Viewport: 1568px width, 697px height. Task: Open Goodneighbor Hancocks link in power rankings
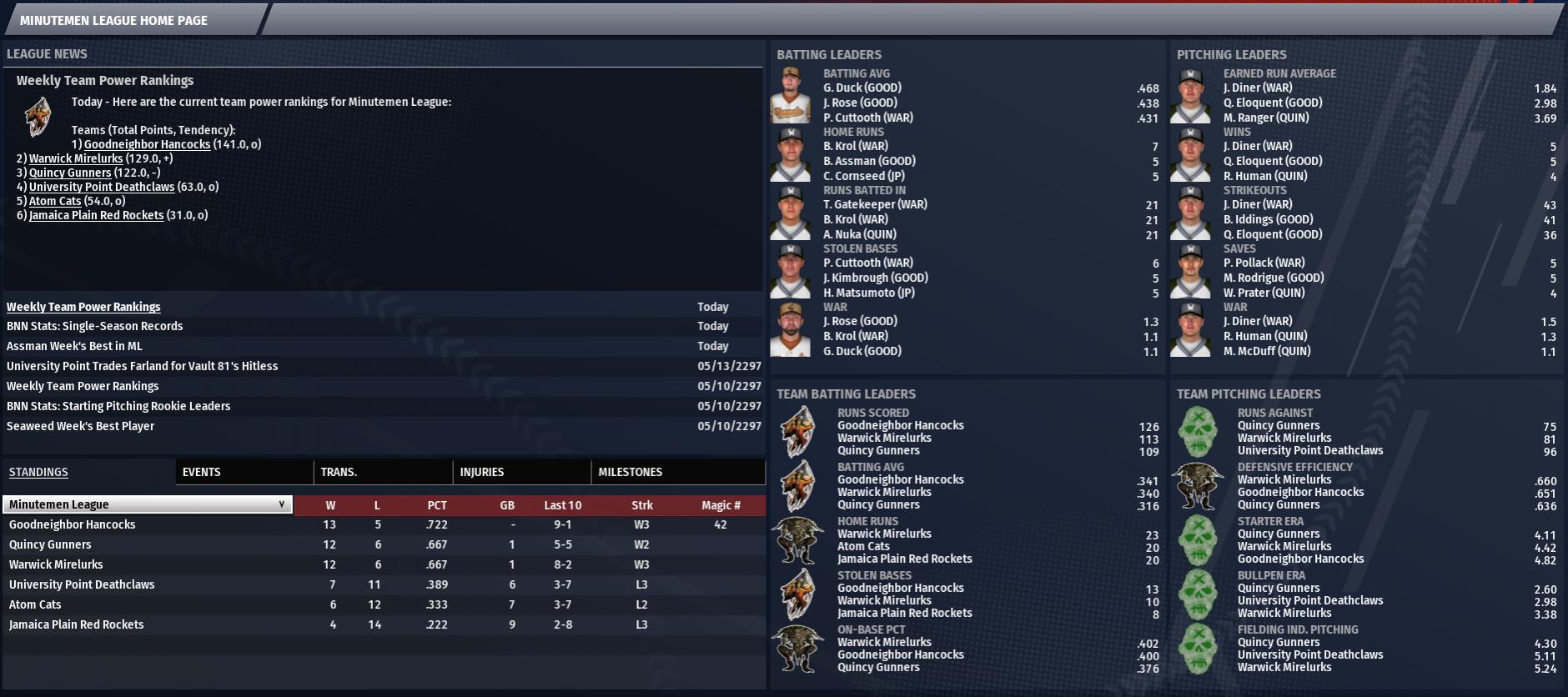[147, 144]
